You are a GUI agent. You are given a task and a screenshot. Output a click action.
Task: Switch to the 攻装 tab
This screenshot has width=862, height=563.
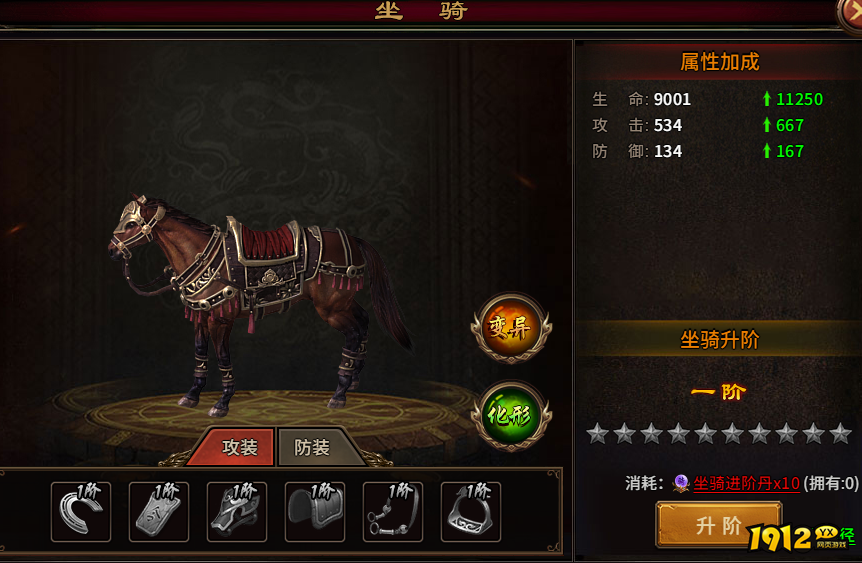pyautogui.click(x=239, y=448)
